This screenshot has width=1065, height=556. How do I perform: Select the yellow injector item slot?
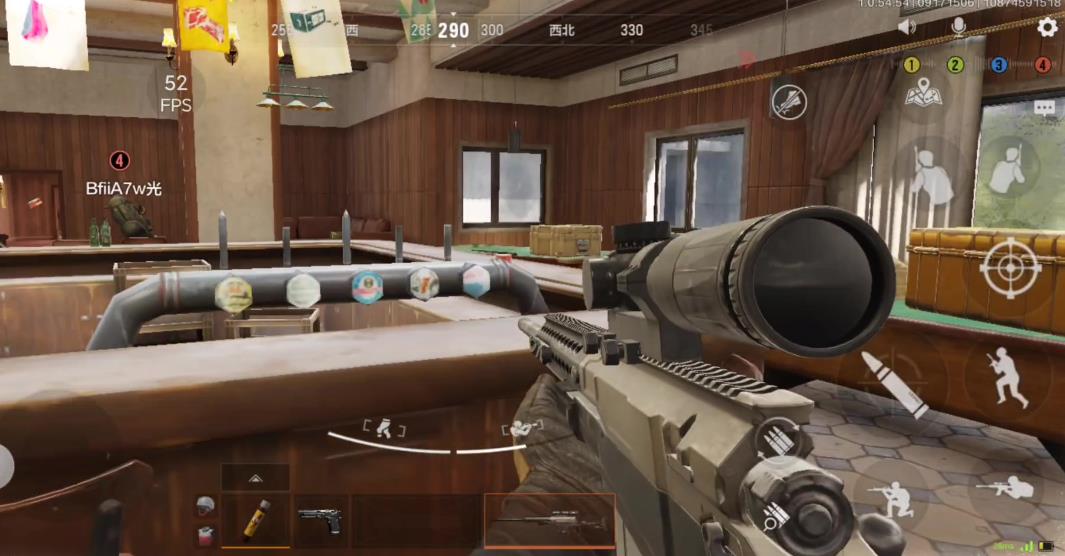coord(255,520)
